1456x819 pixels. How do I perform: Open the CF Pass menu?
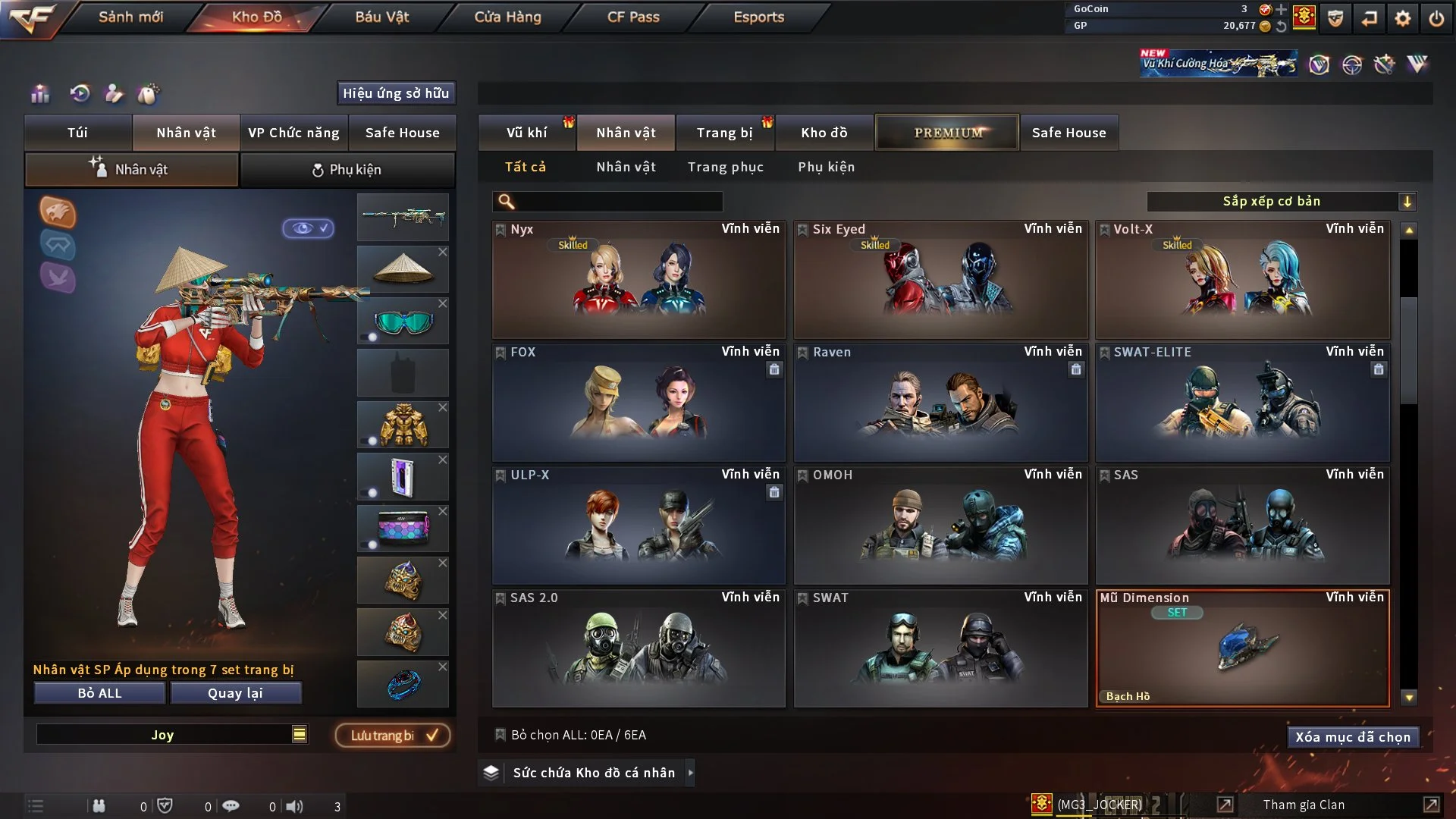[633, 17]
